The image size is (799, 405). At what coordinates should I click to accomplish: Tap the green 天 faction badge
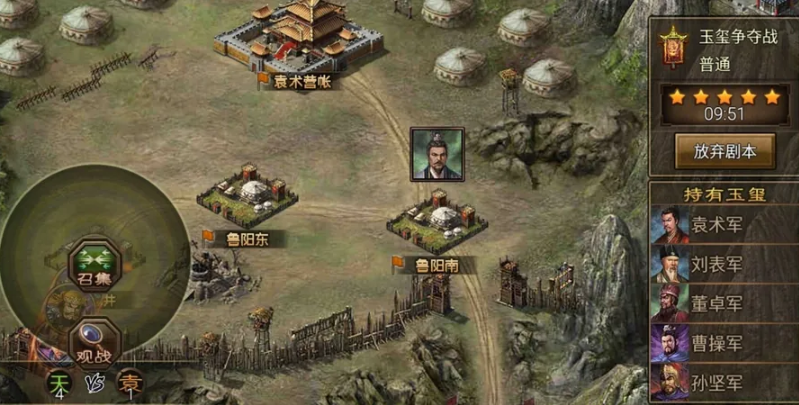[x=60, y=383]
